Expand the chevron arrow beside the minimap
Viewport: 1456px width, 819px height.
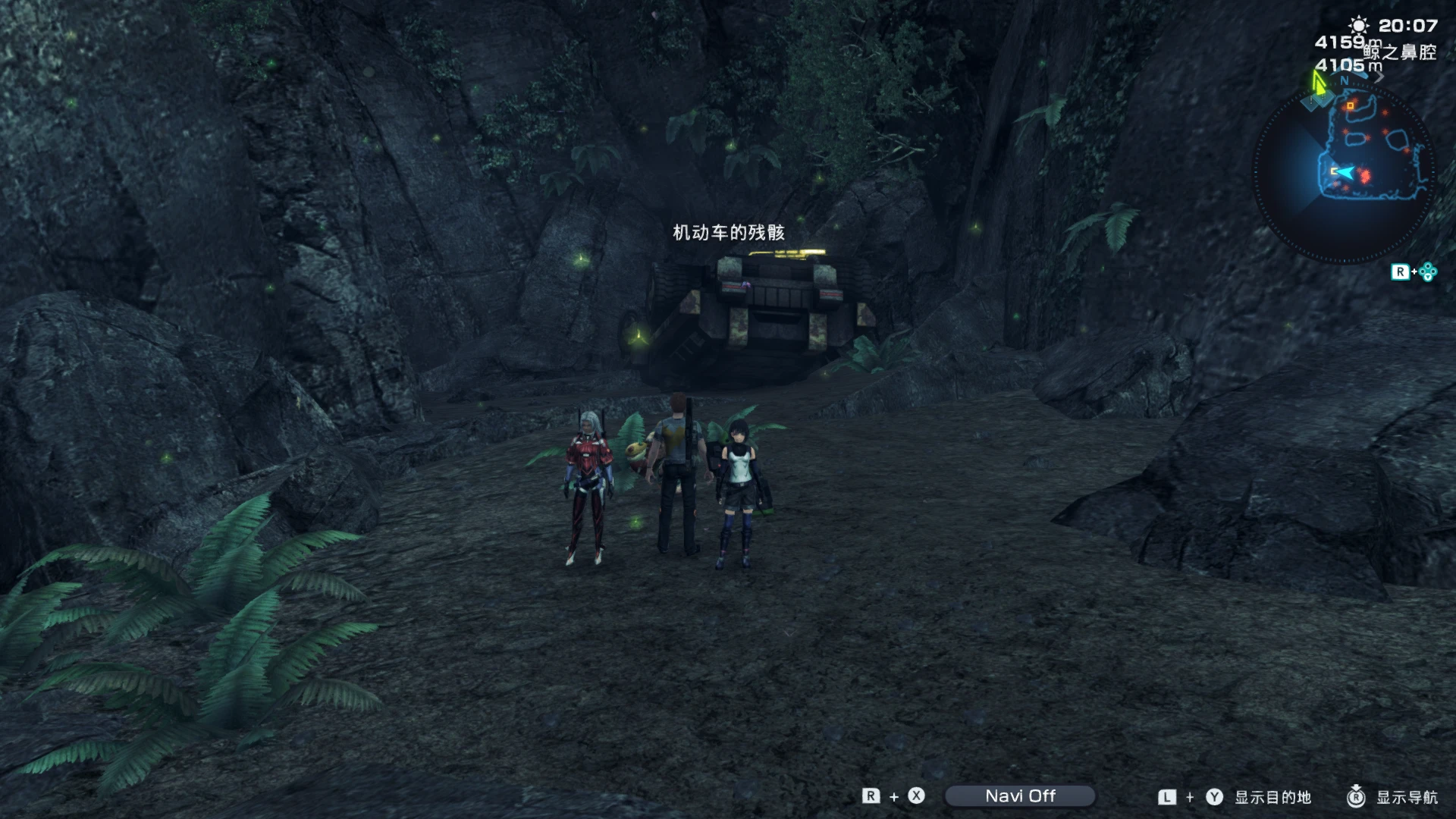click(x=1380, y=76)
